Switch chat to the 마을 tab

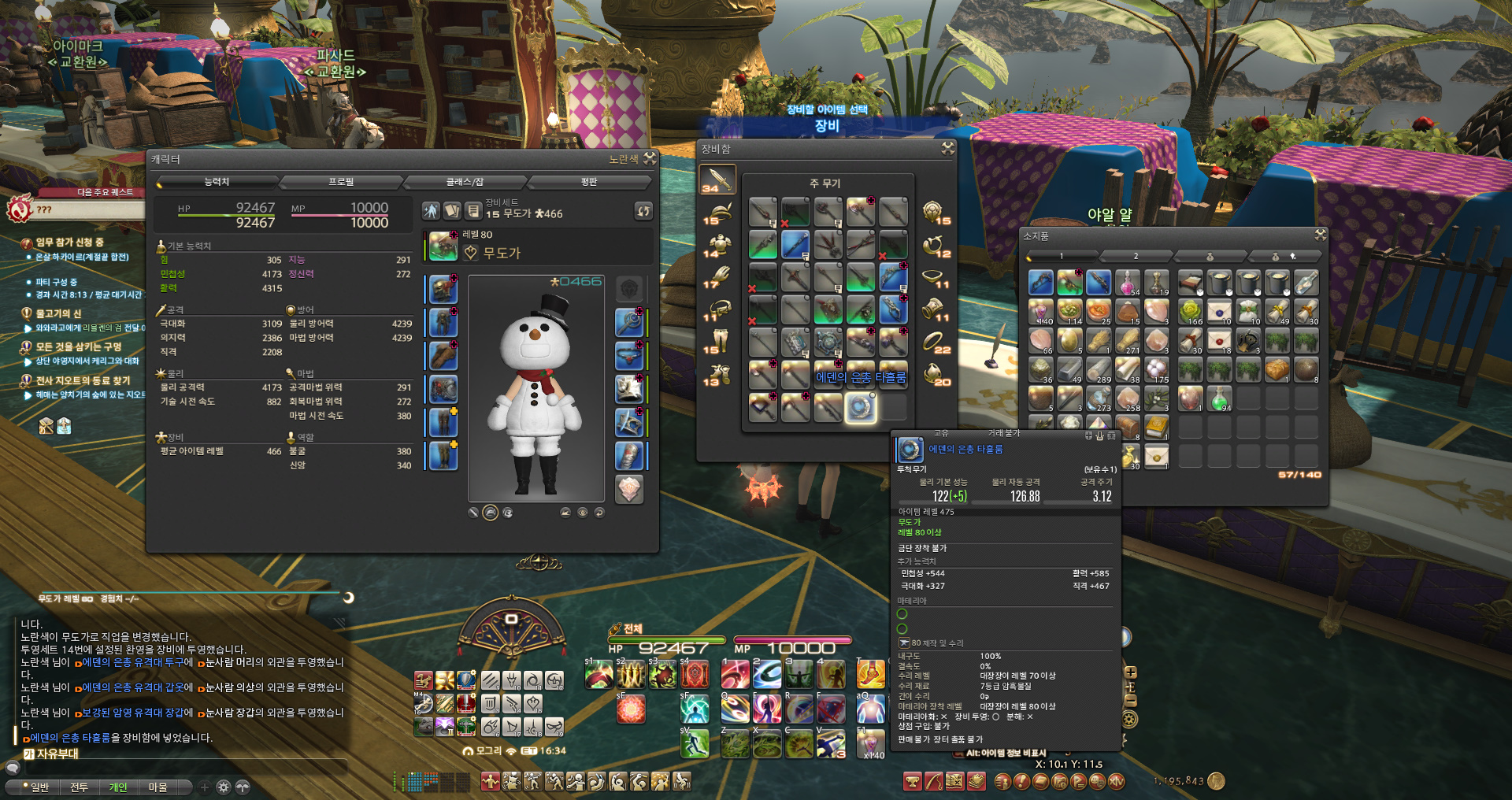157,787
